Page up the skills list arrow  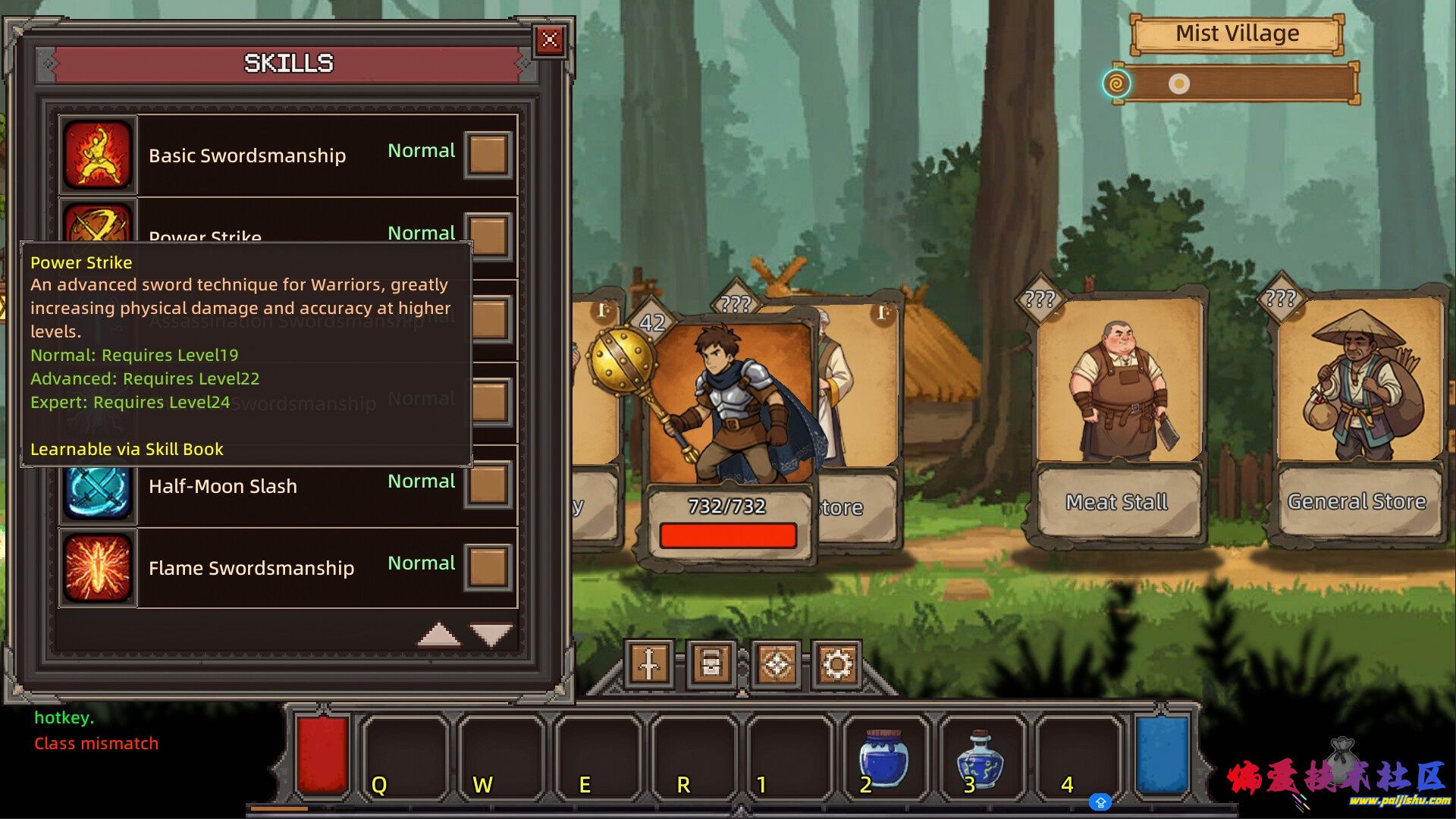tap(439, 635)
